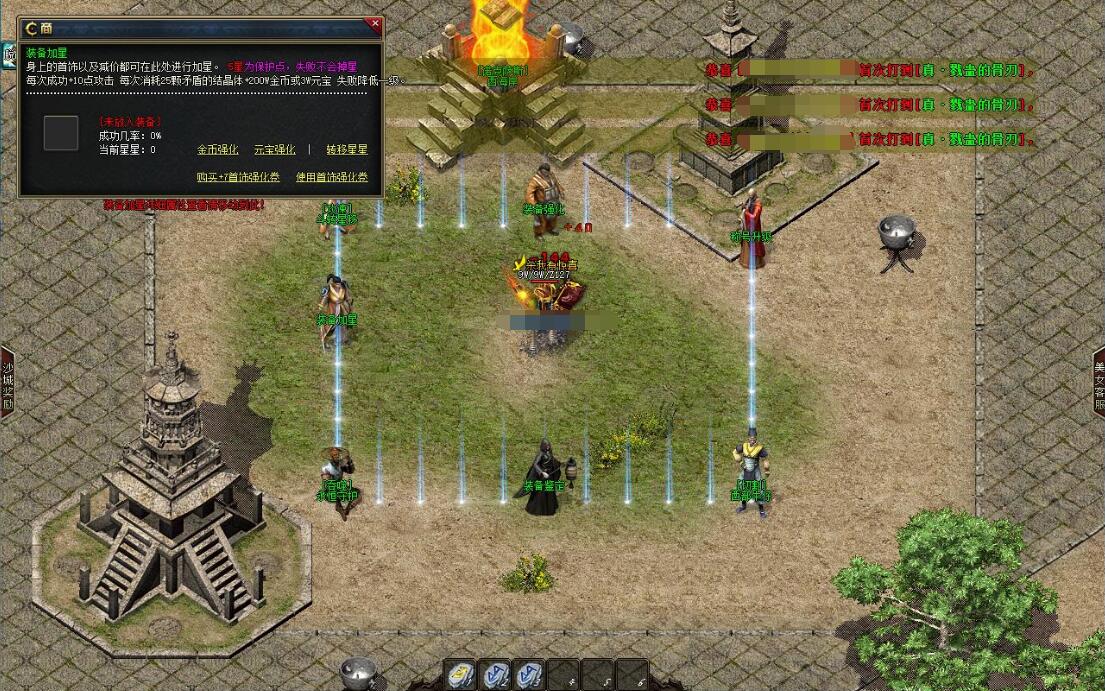Screen dimensions: 1105x691
Task: Close the 装备加星 dialog window
Action: [375, 23]
